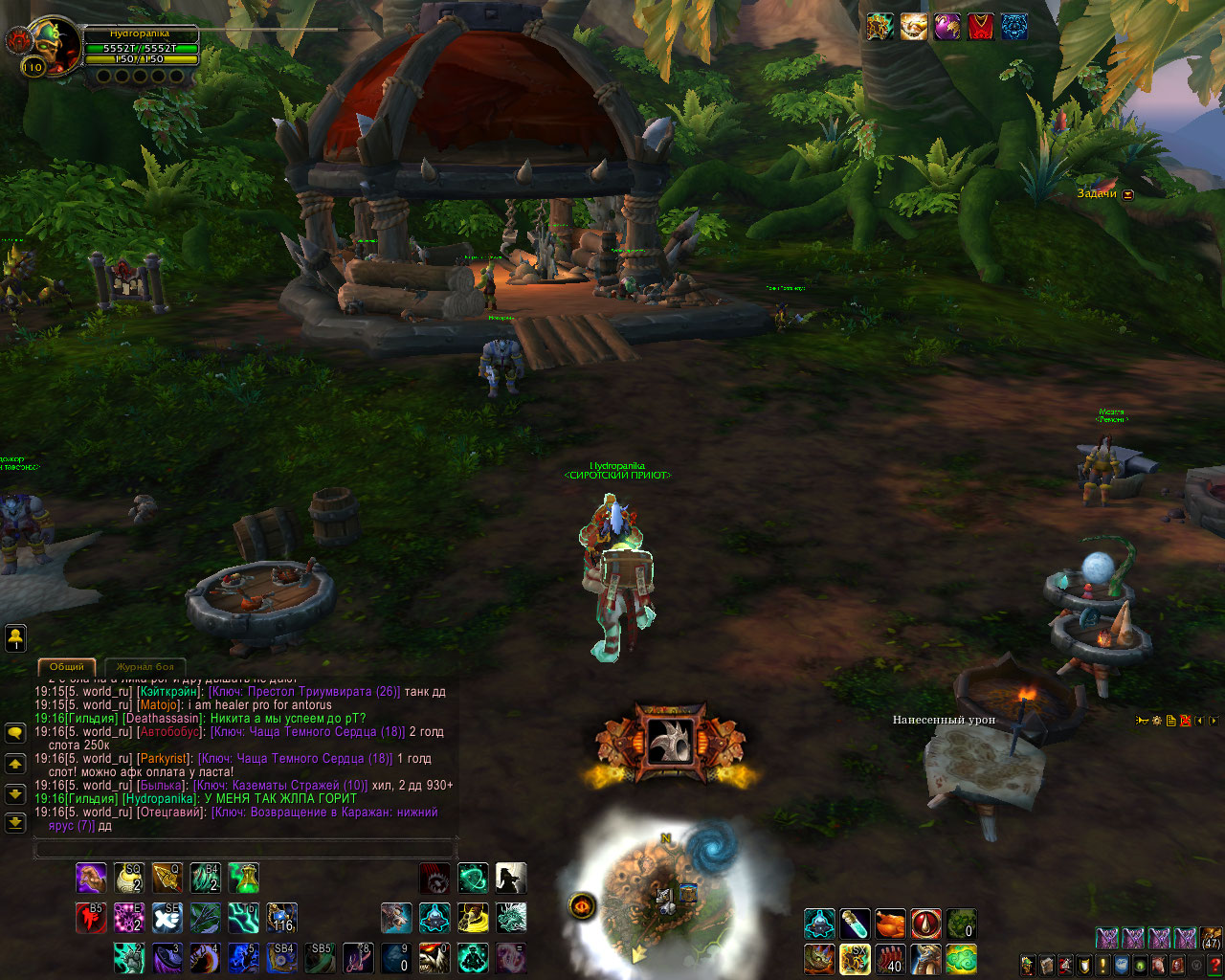
Task: Expand the Задачи objectives tracker arrow
Action: coord(1128,194)
